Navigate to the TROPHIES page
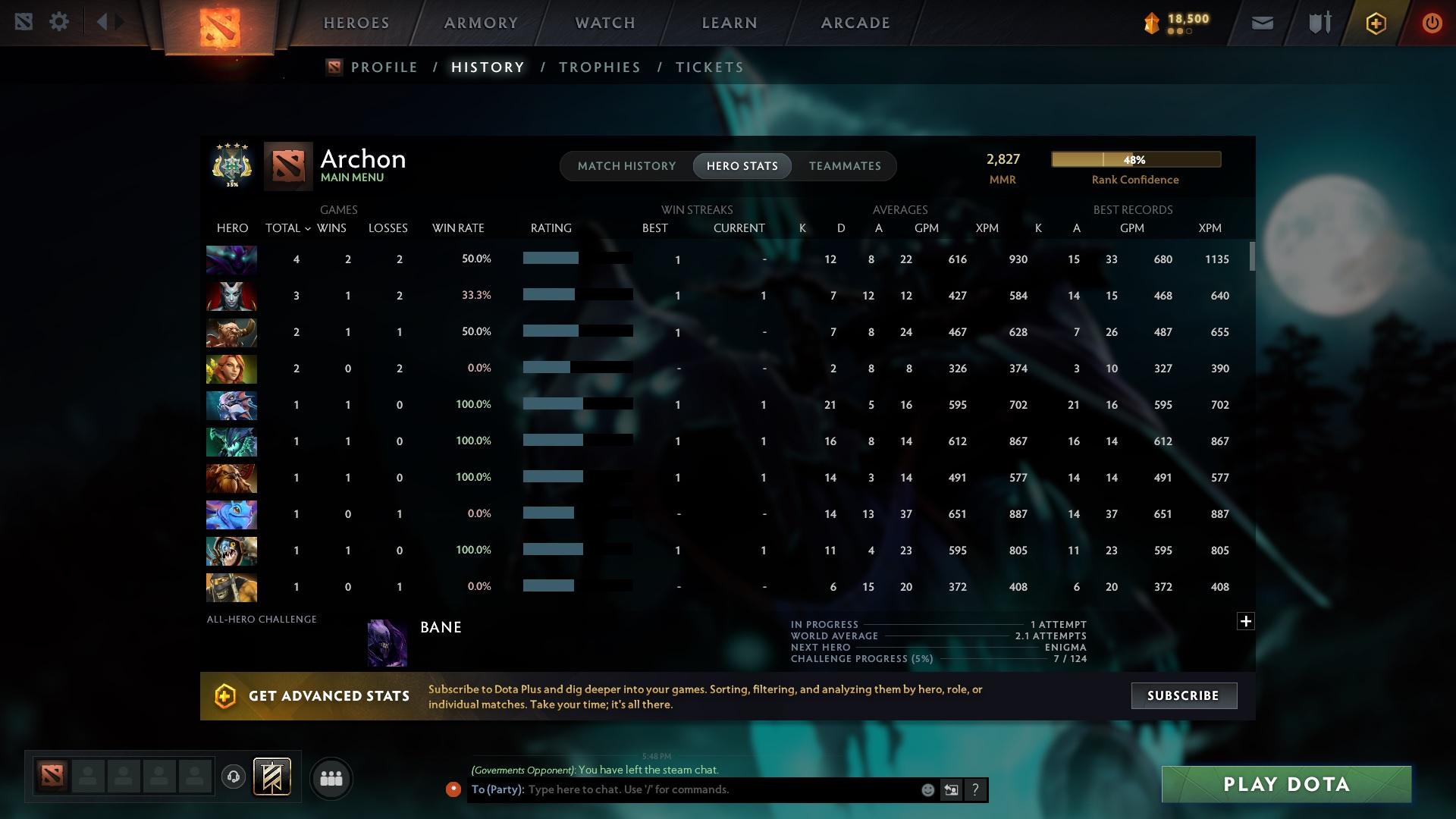The width and height of the screenshot is (1456, 819). (x=598, y=67)
